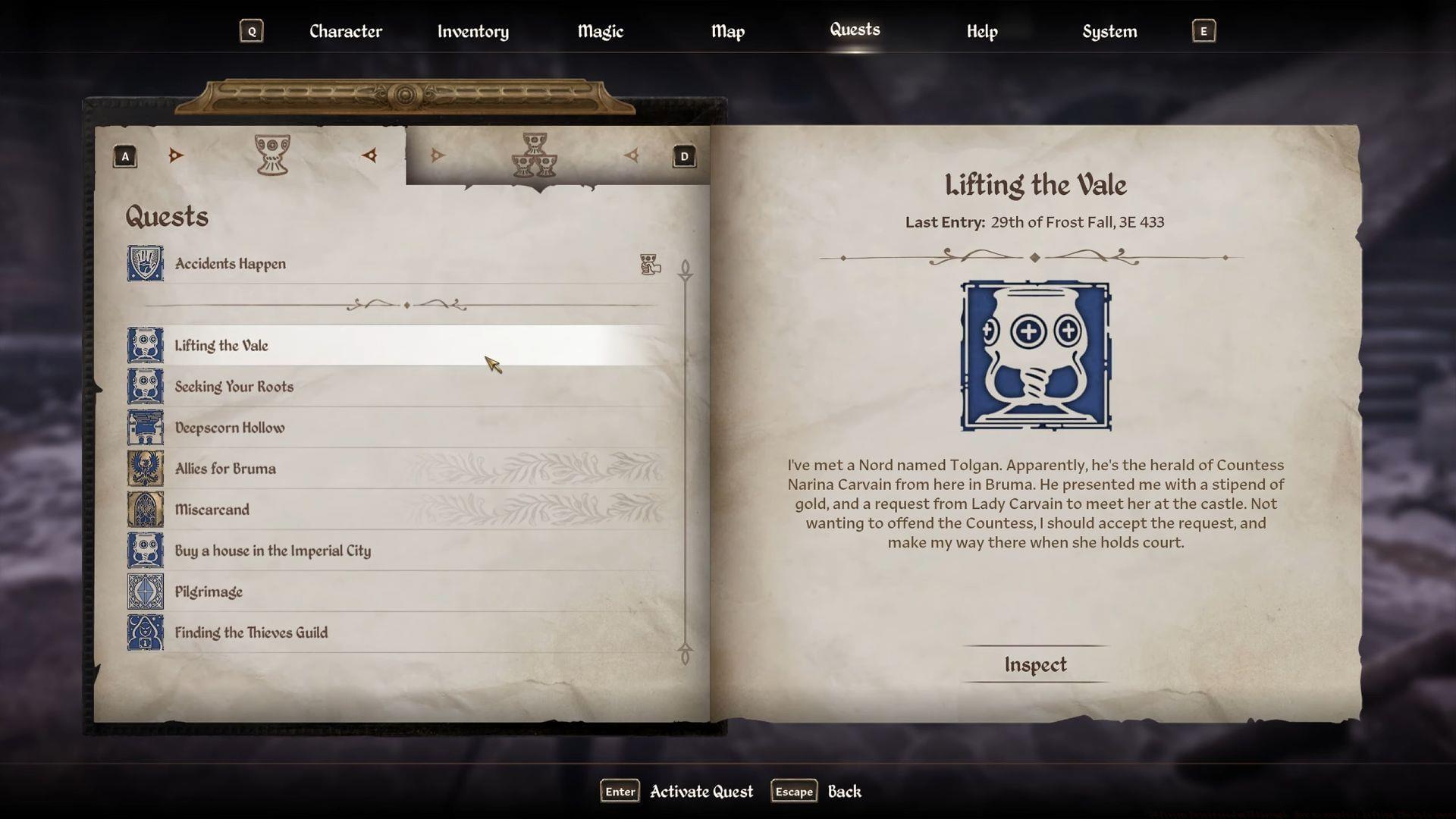
Task: Select the Accidents Happen quest
Action: [231, 264]
